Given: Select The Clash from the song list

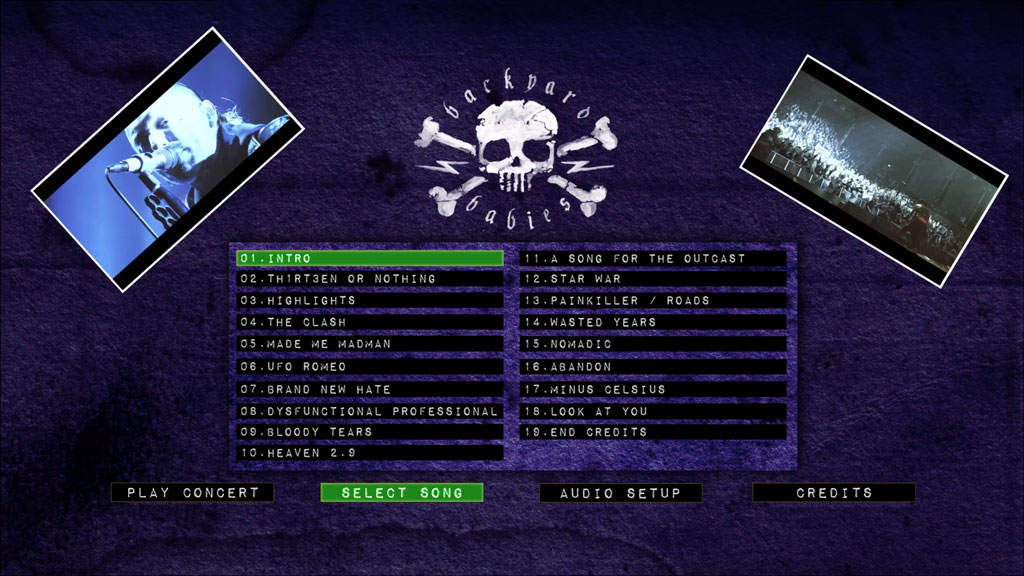Looking at the screenshot, I should point(369,323).
